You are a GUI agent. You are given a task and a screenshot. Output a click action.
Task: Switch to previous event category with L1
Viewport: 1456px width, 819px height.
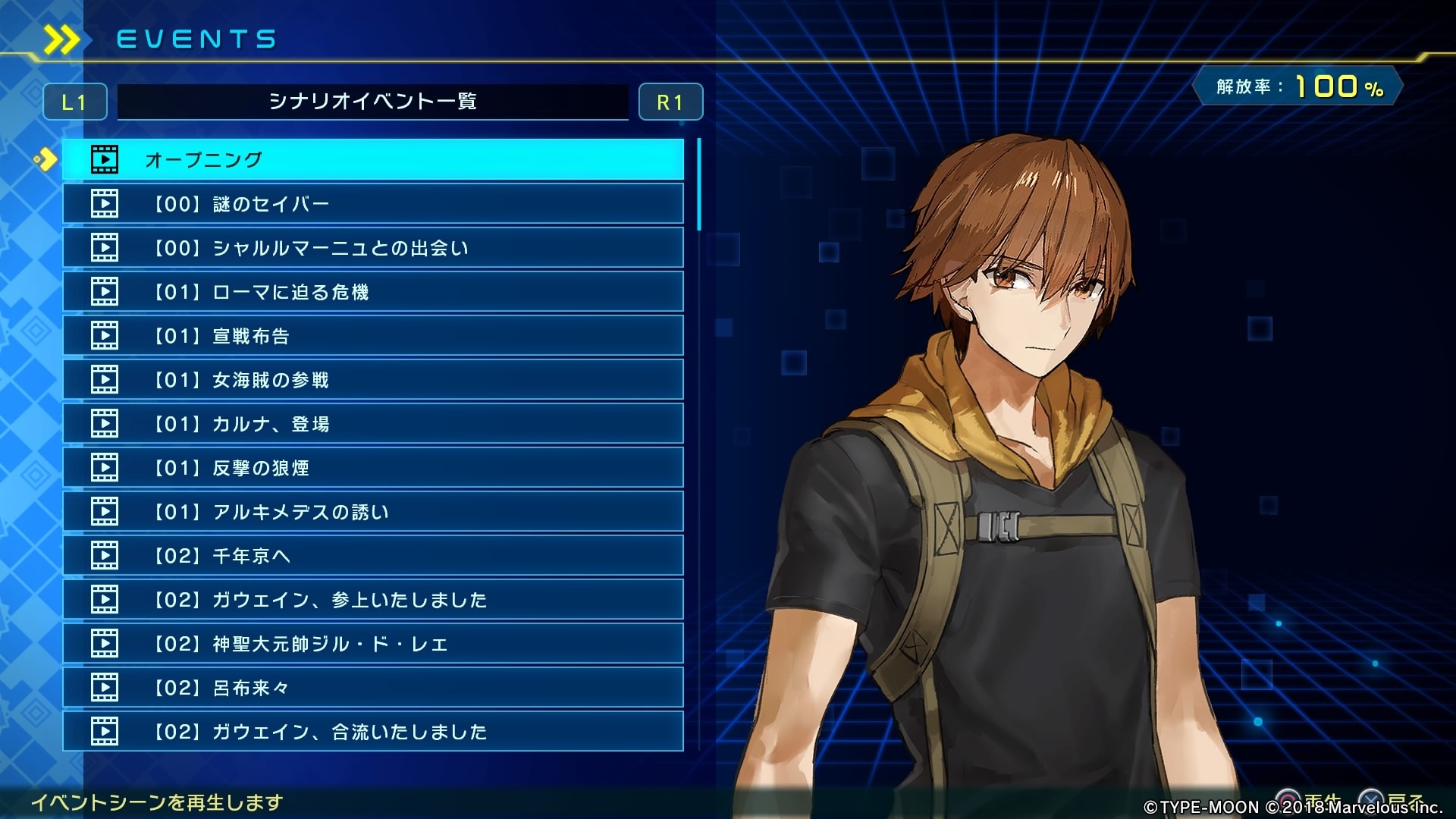tap(74, 102)
